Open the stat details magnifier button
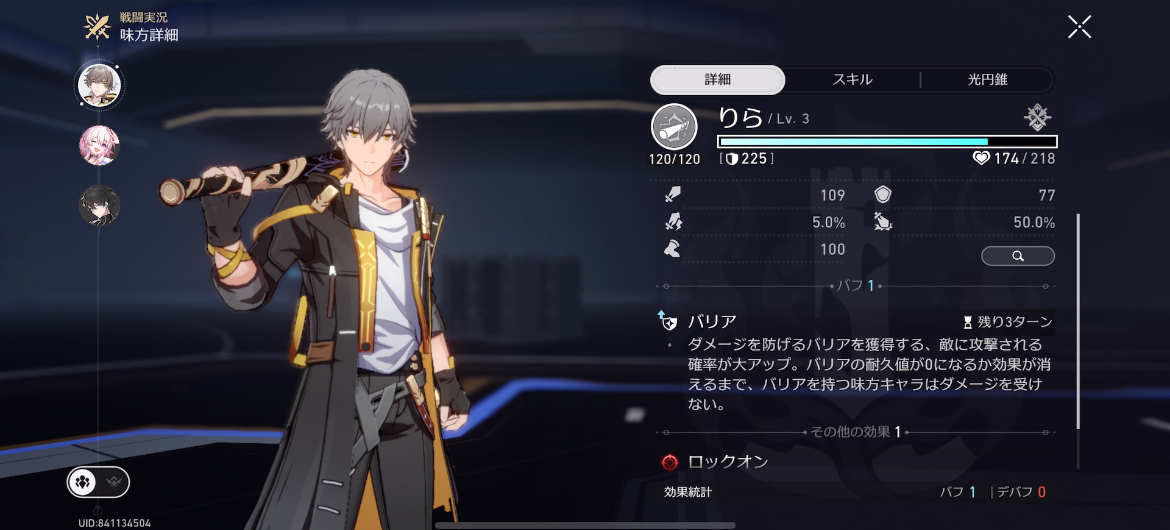1170x530 pixels. [1017, 256]
